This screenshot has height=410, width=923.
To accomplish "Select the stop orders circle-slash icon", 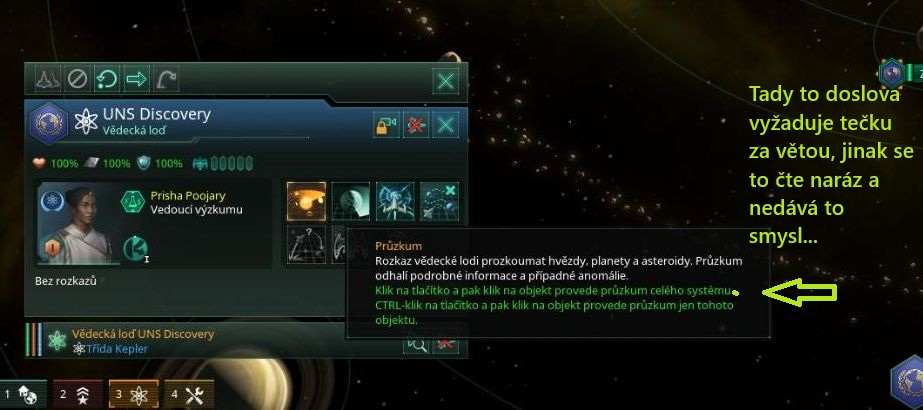I will click(x=77, y=78).
